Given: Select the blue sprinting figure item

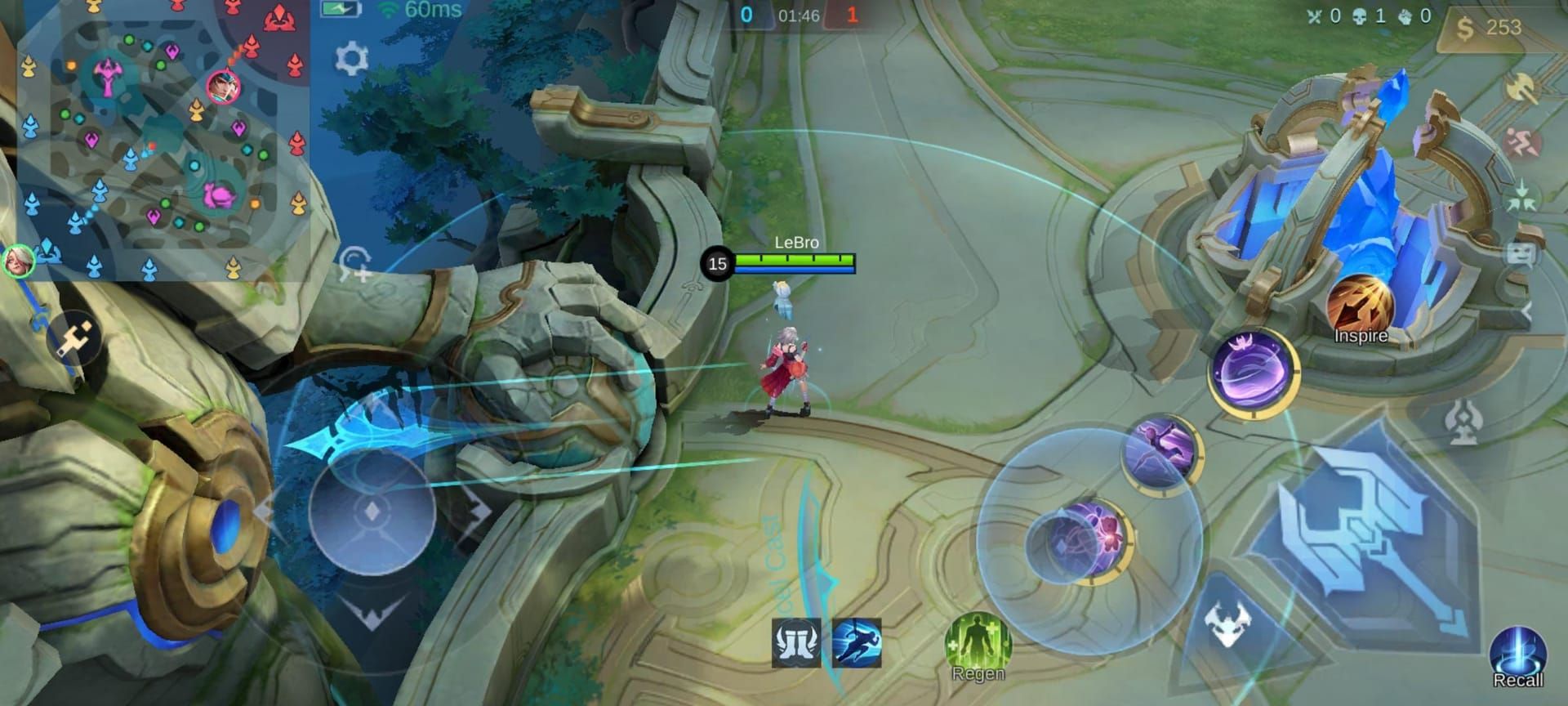Looking at the screenshot, I should (857, 642).
